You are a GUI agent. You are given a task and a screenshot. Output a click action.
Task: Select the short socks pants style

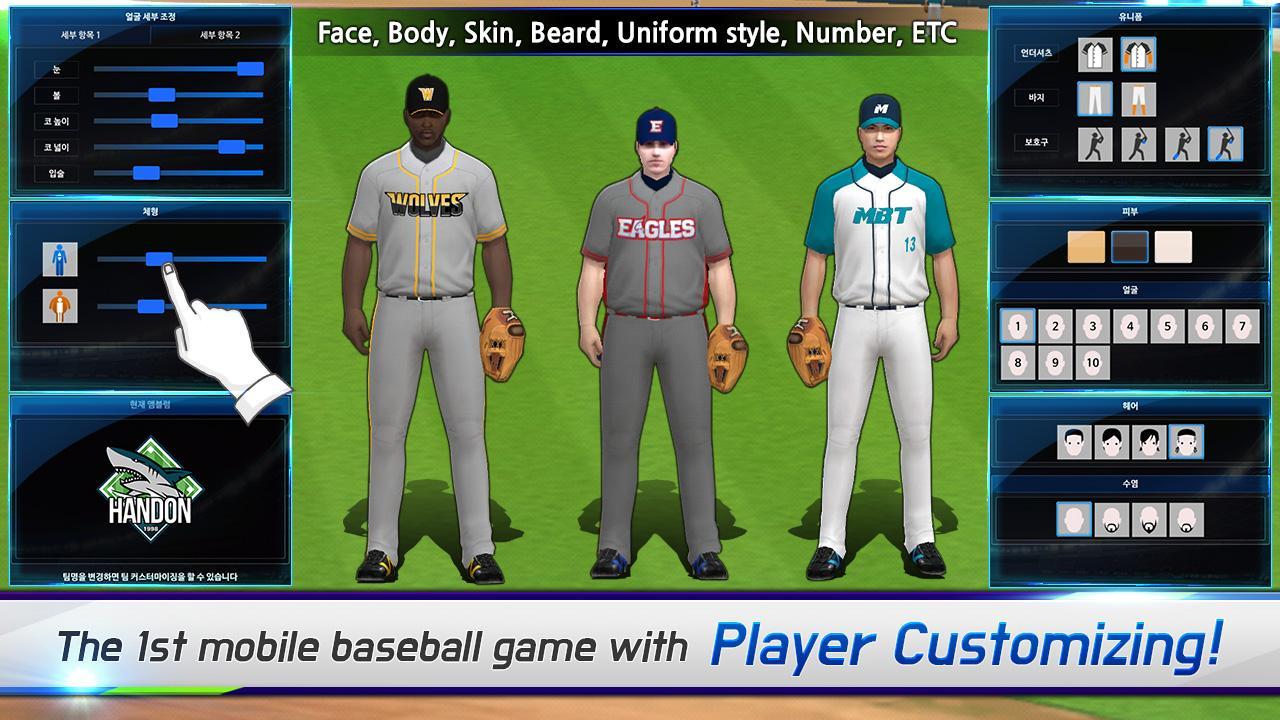tap(1138, 99)
